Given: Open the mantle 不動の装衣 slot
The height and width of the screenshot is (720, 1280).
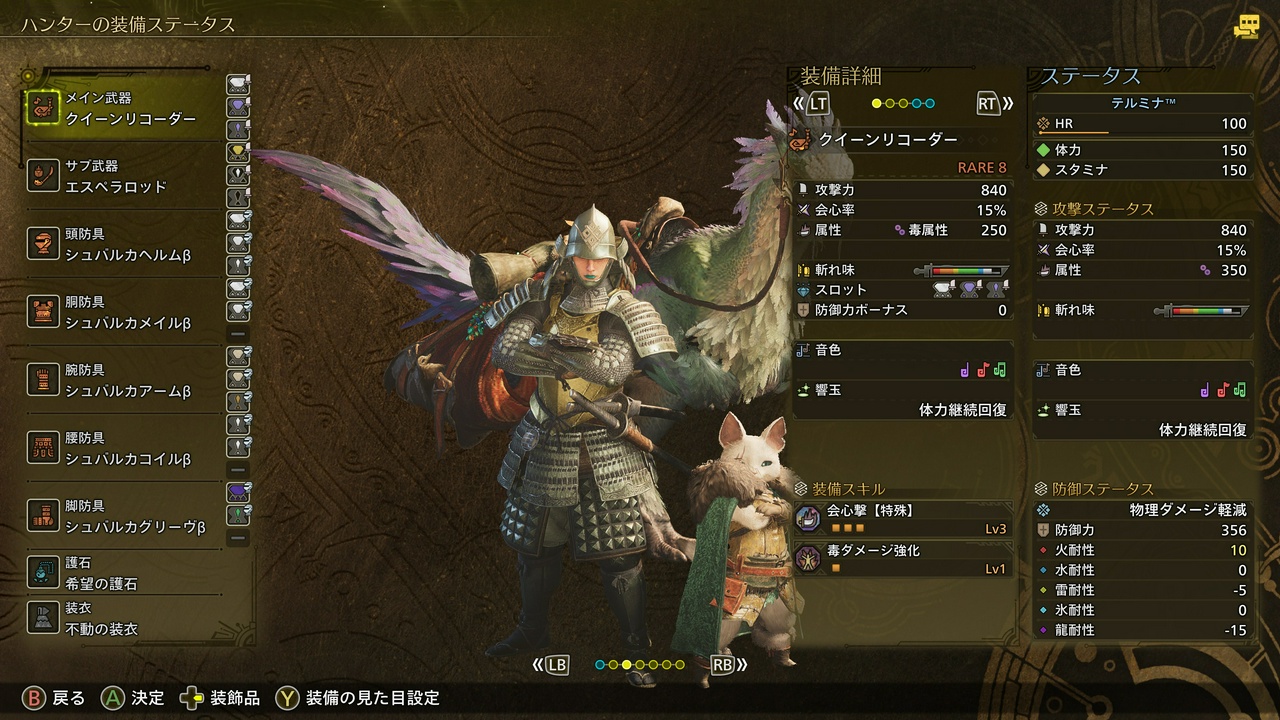Looking at the screenshot, I should (x=122, y=619).
